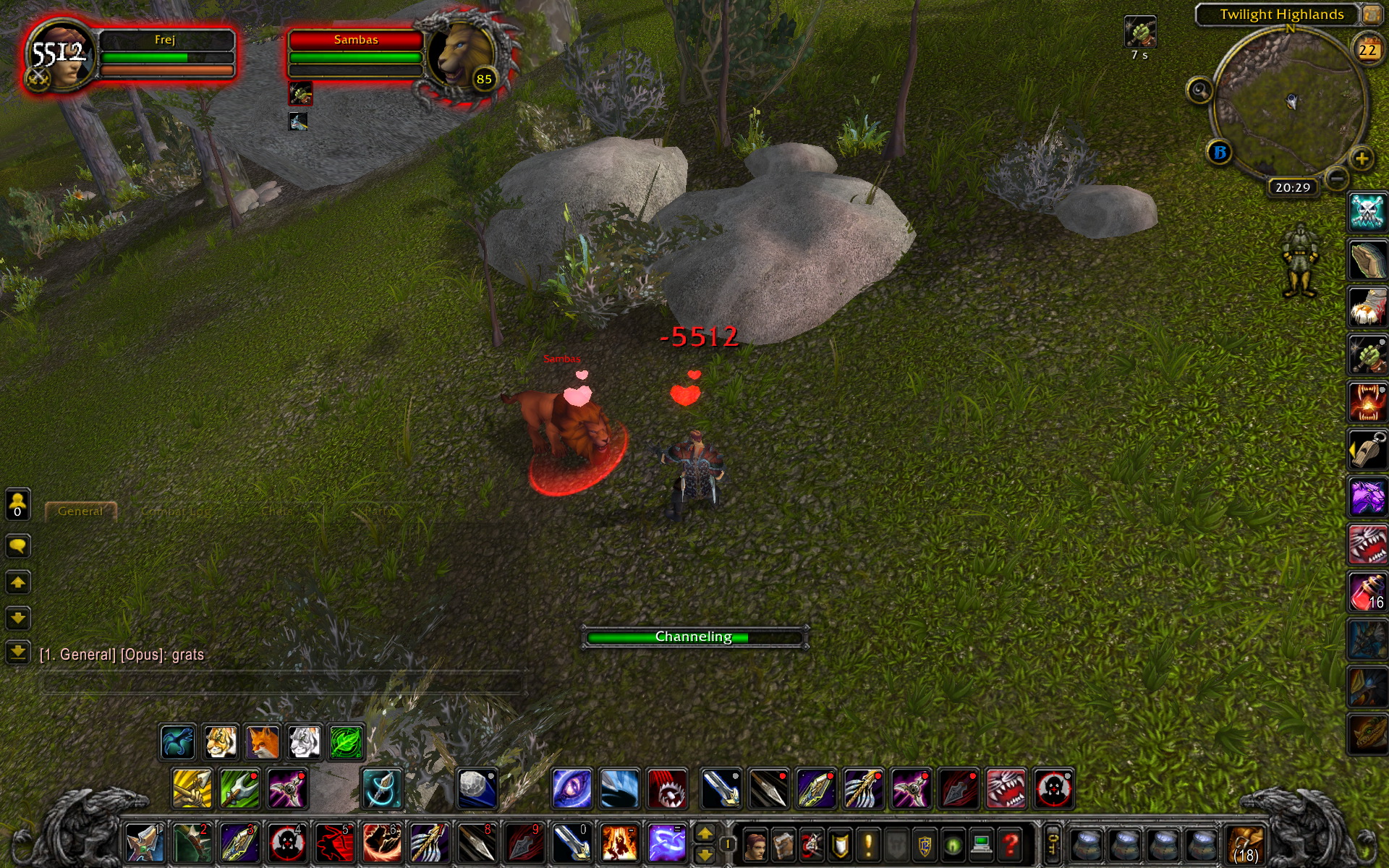Select the fox pet icon
The width and height of the screenshot is (1389, 868).
point(263,742)
